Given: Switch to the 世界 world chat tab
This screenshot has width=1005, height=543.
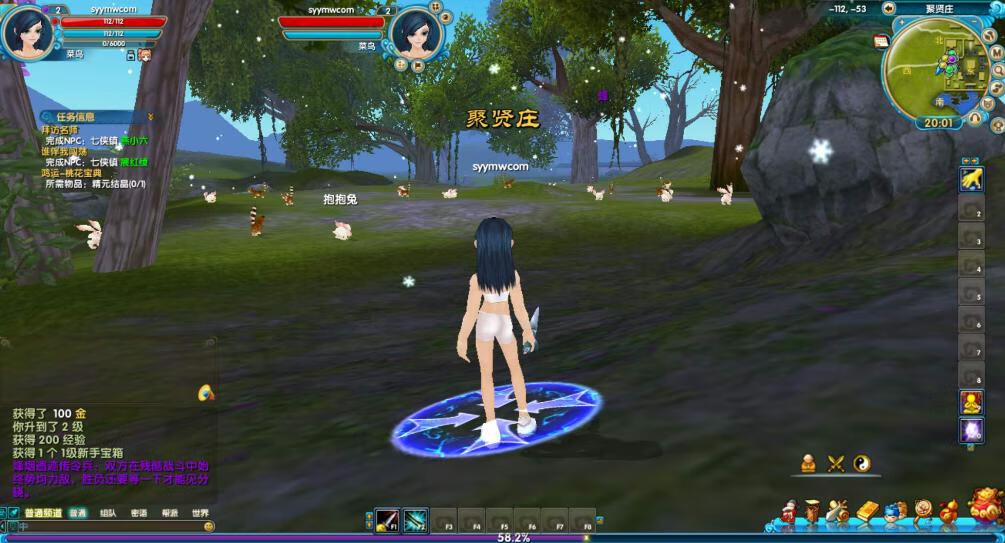Looking at the screenshot, I should (x=201, y=513).
